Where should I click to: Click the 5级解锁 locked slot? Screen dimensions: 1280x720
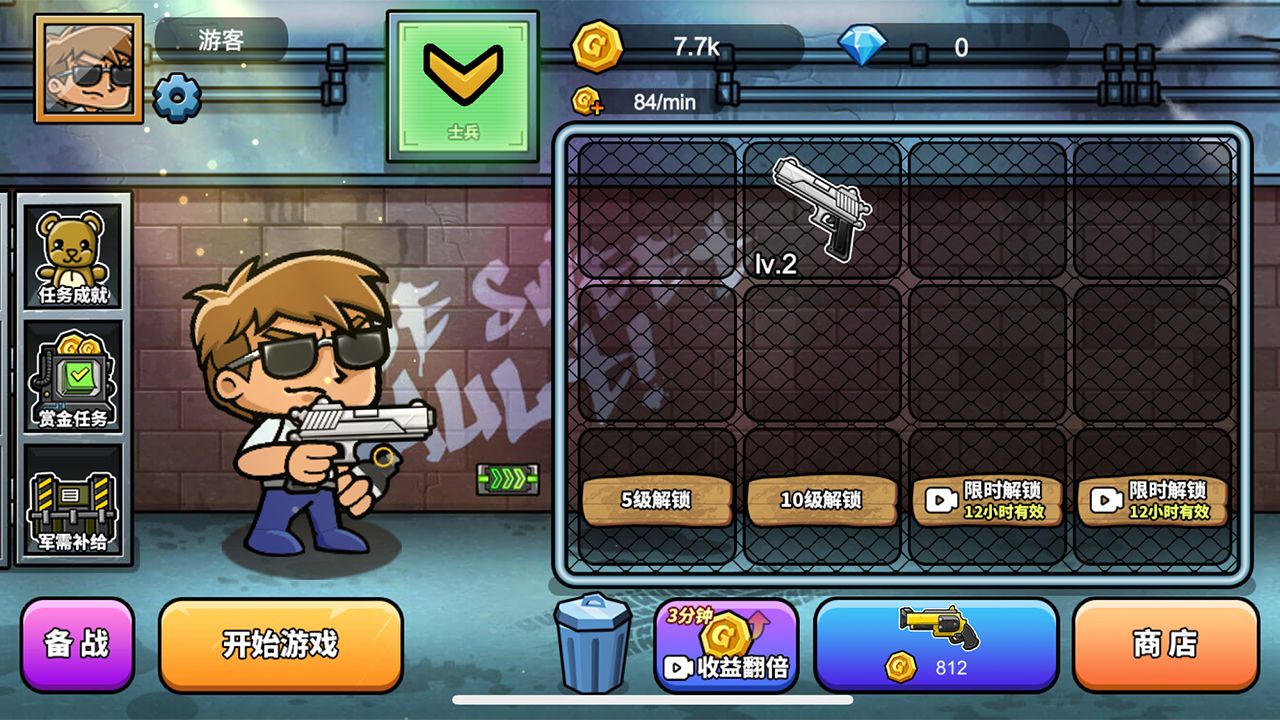click(x=657, y=496)
